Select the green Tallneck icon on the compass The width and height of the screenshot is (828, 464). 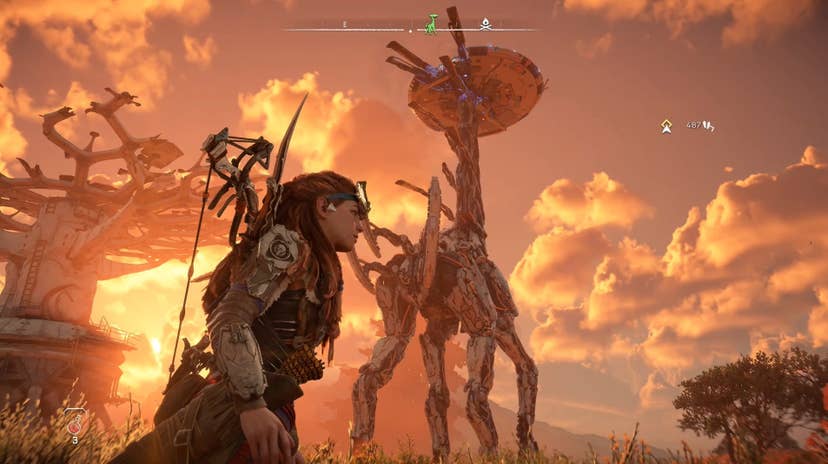coord(431,23)
